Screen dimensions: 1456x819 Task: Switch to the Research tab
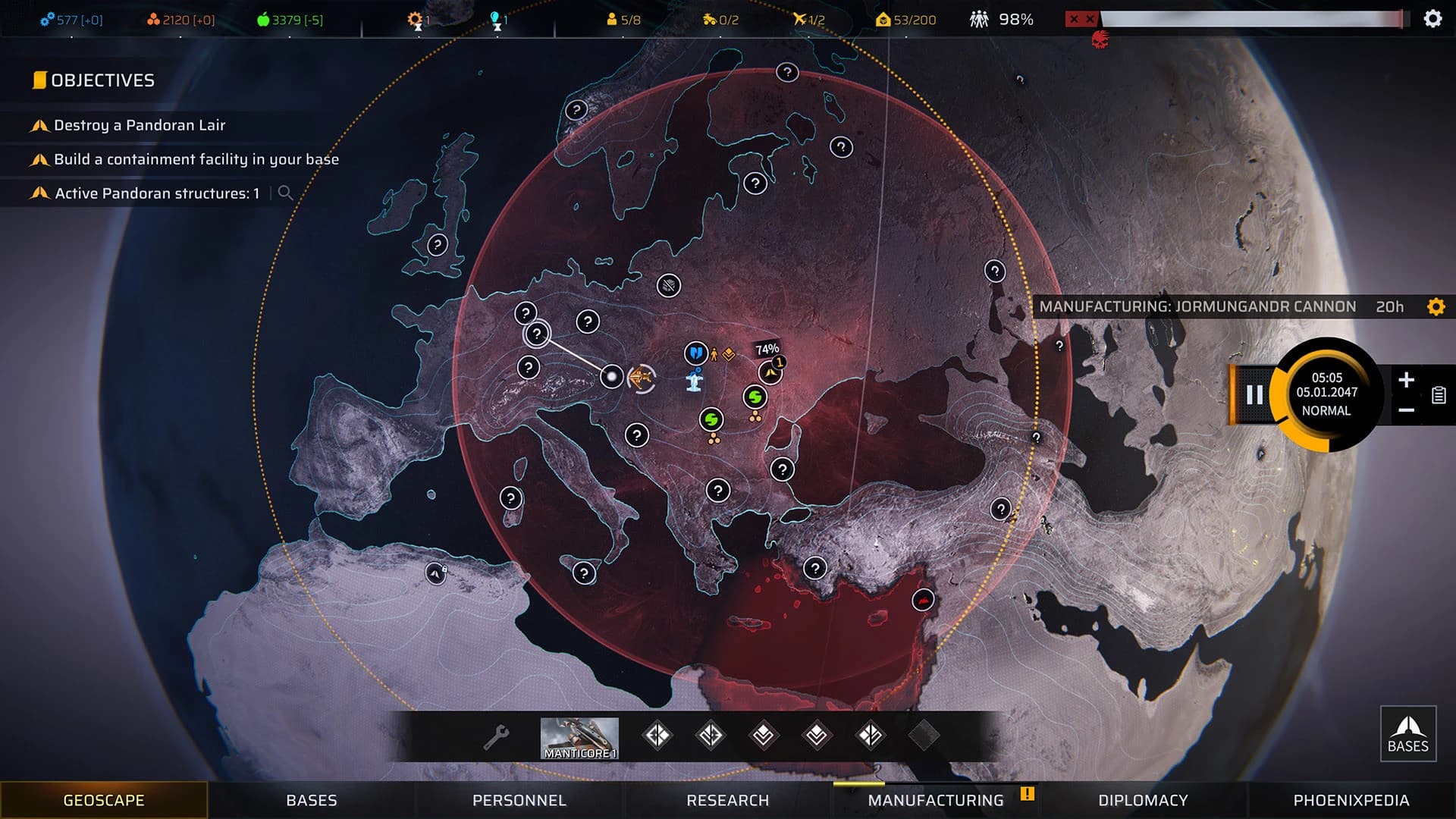[727, 800]
